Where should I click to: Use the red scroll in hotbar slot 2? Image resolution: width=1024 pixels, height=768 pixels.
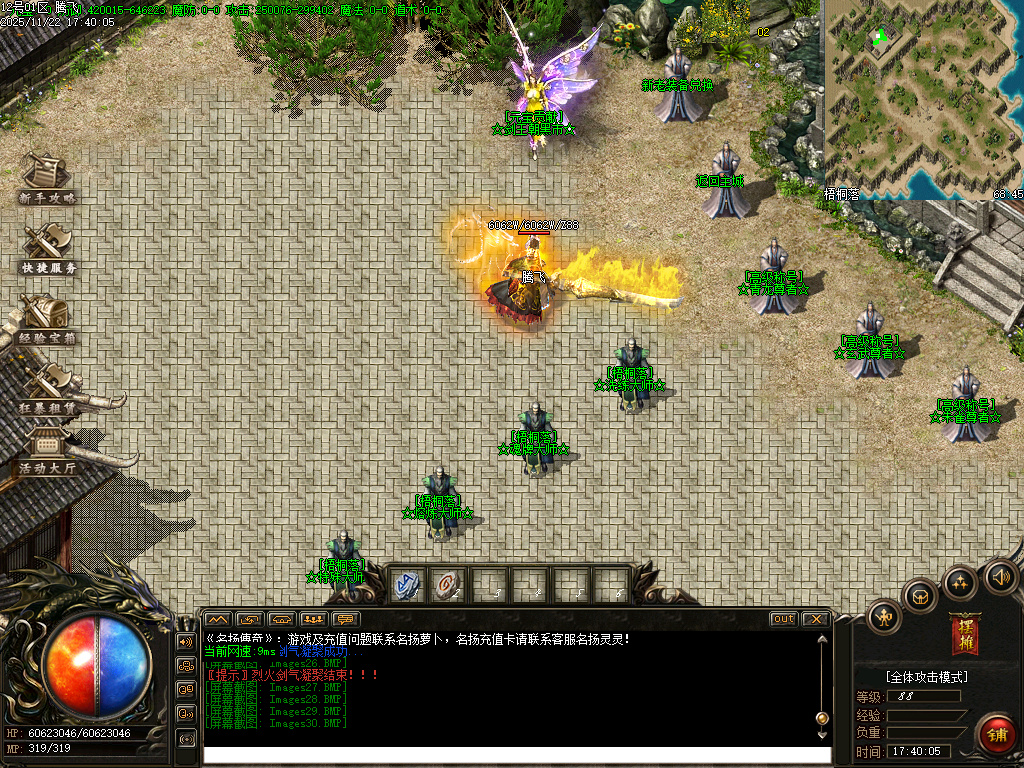pyautogui.click(x=448, y=585)
